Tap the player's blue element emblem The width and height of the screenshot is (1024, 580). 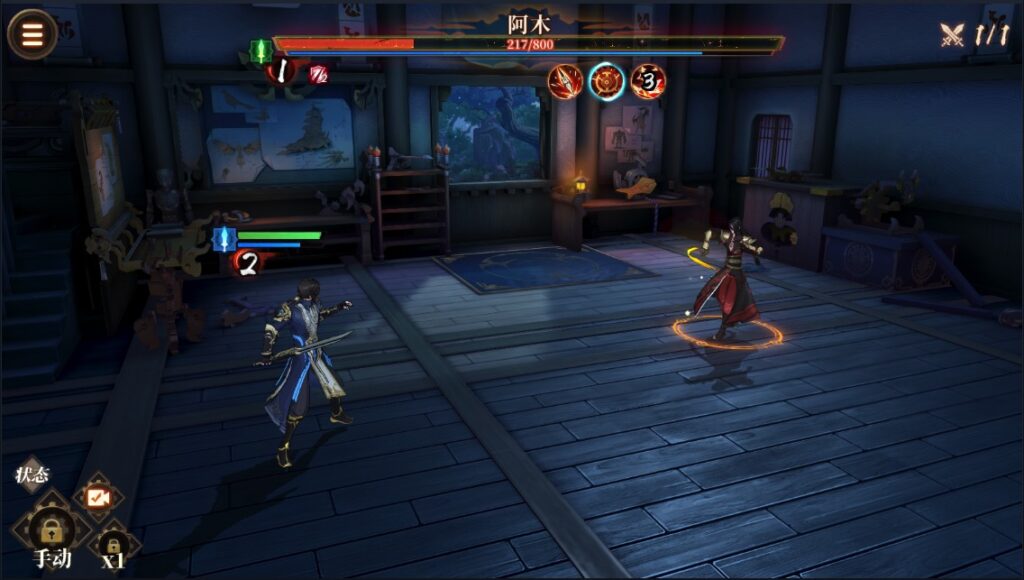pyautogui.click(x=222, y=239)
